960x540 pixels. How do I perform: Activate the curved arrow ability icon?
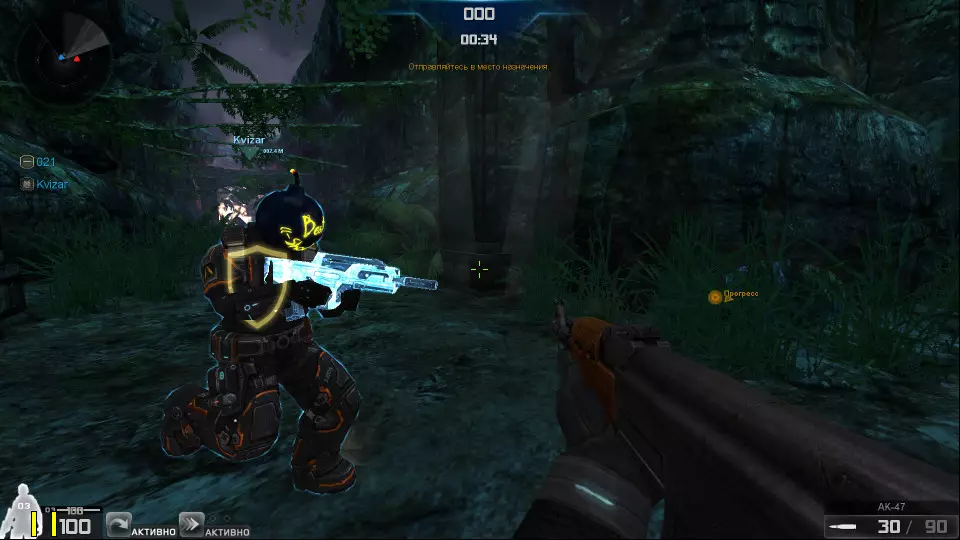pos(118,524)
